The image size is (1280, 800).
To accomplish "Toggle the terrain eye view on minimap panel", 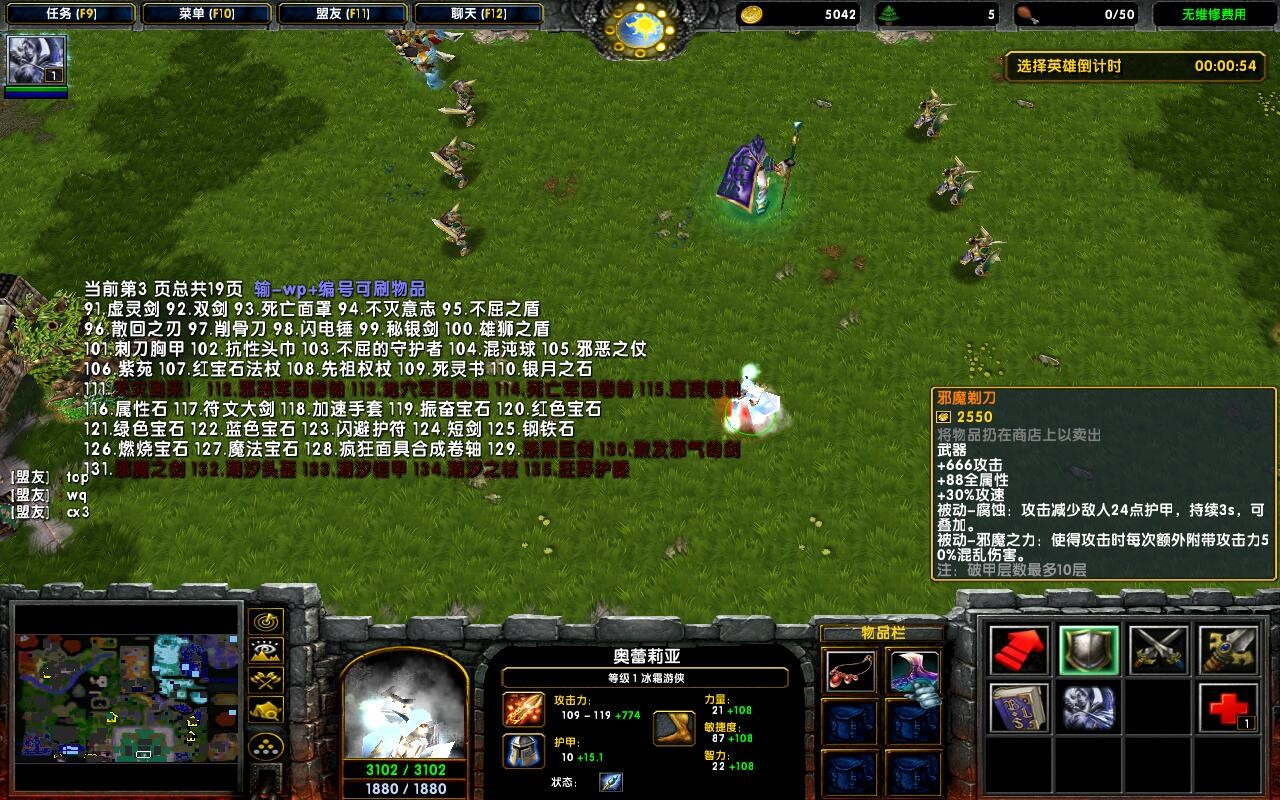I will coord(265,651).
